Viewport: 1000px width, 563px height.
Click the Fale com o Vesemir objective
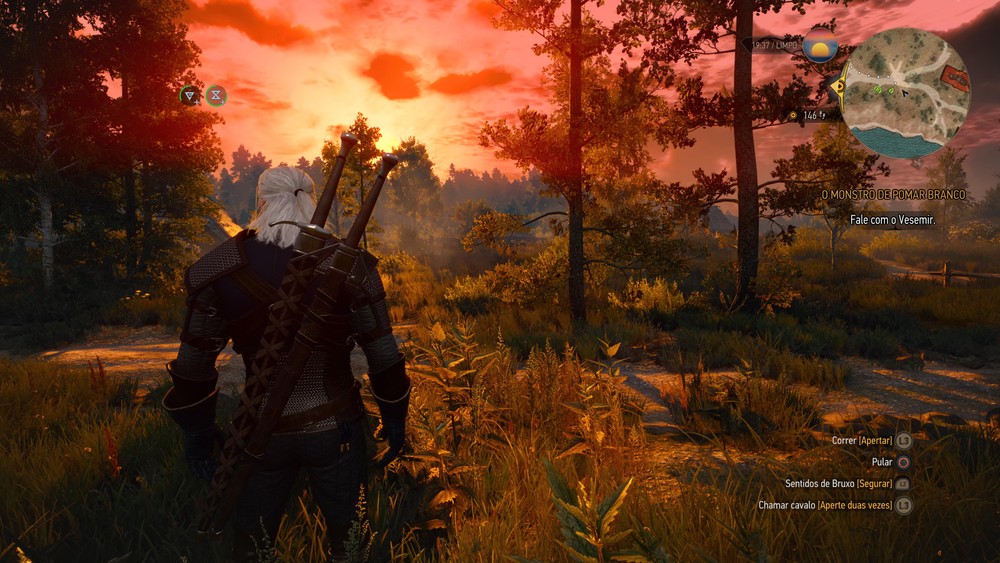click(x=893, y=219)
